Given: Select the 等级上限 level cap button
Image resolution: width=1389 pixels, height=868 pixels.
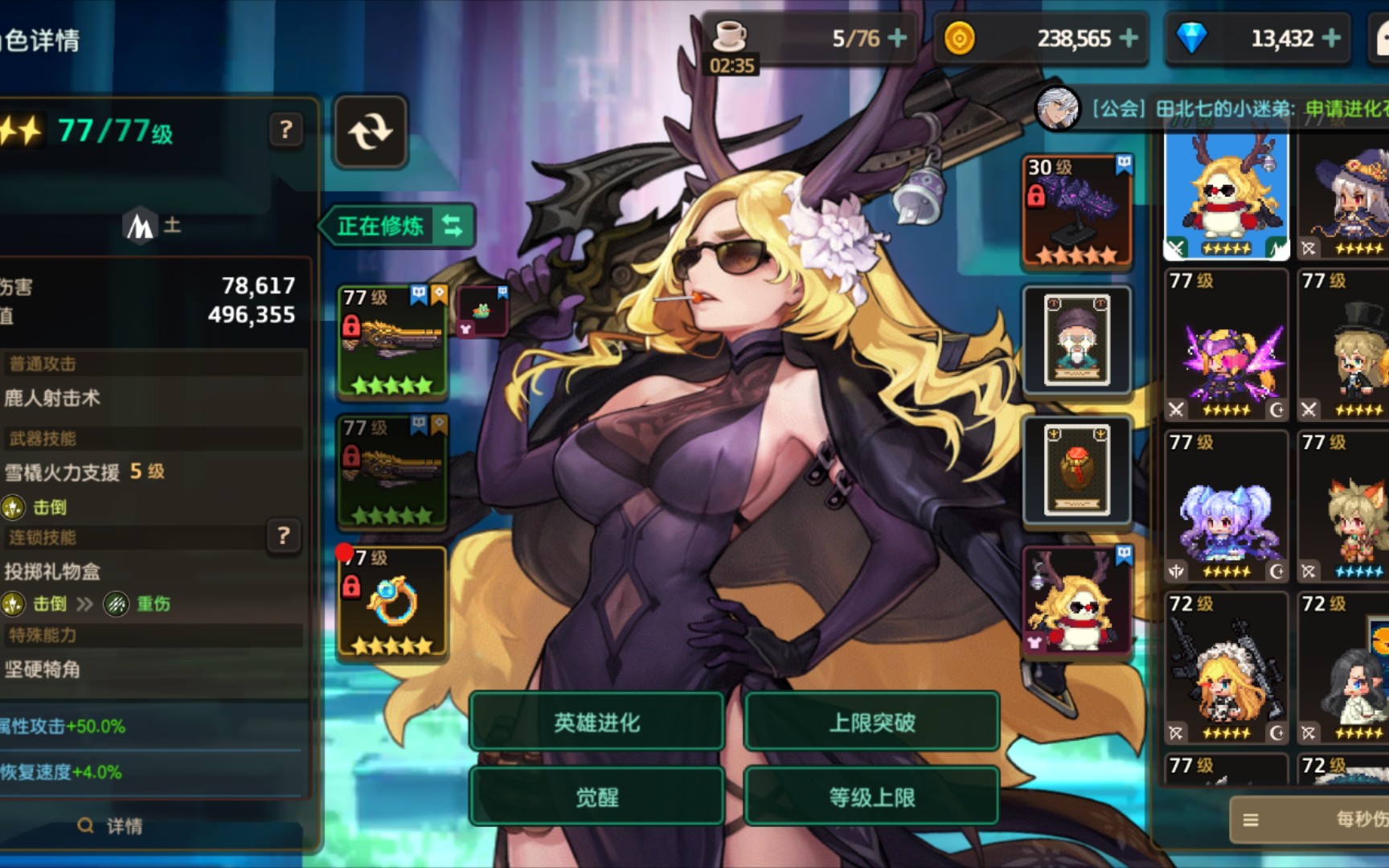Looking at the screenshot, I should click(x=872, y=796).
